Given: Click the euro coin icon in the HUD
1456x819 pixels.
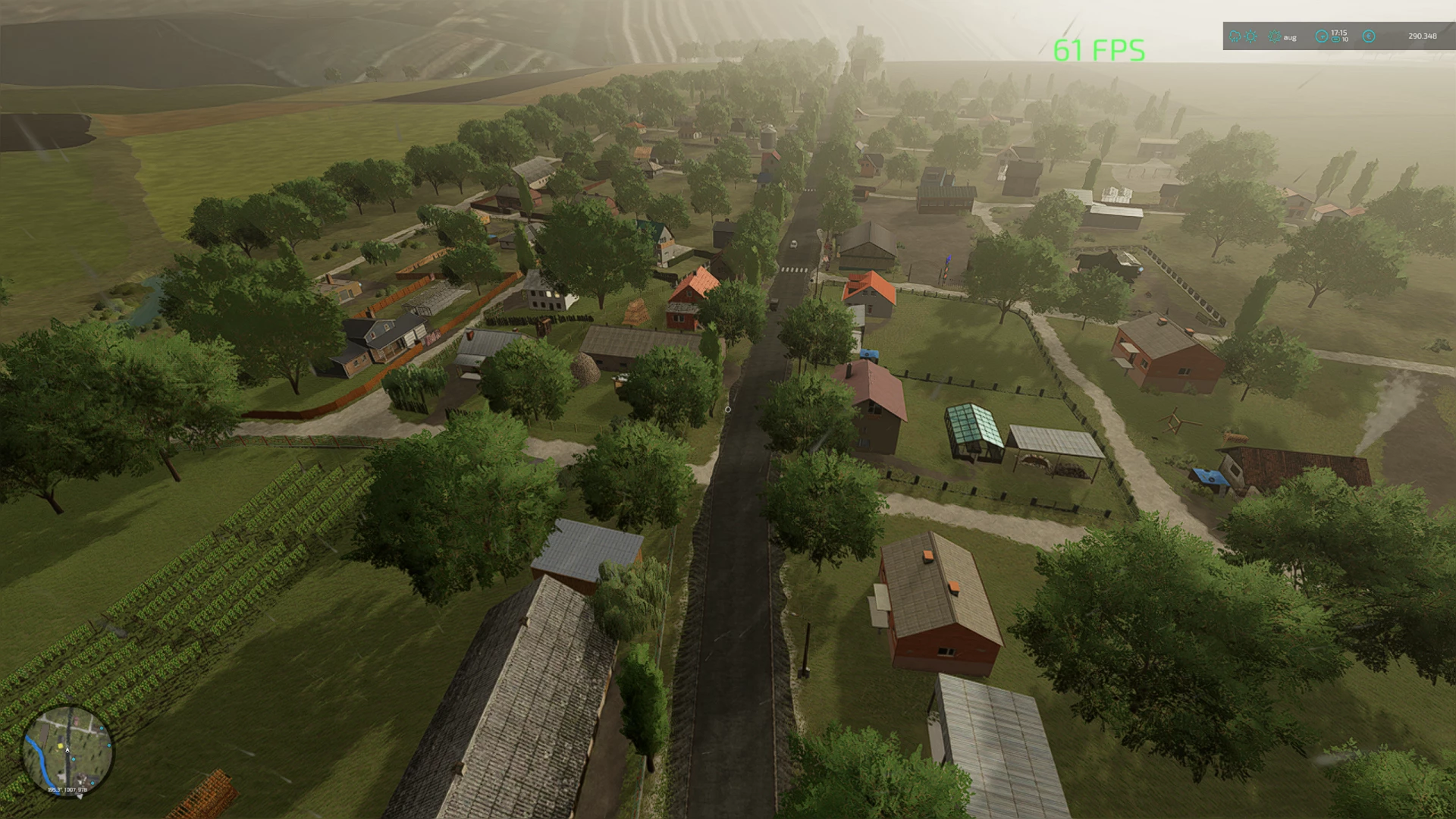Looking at the screenshot, I should [1370, 36].
